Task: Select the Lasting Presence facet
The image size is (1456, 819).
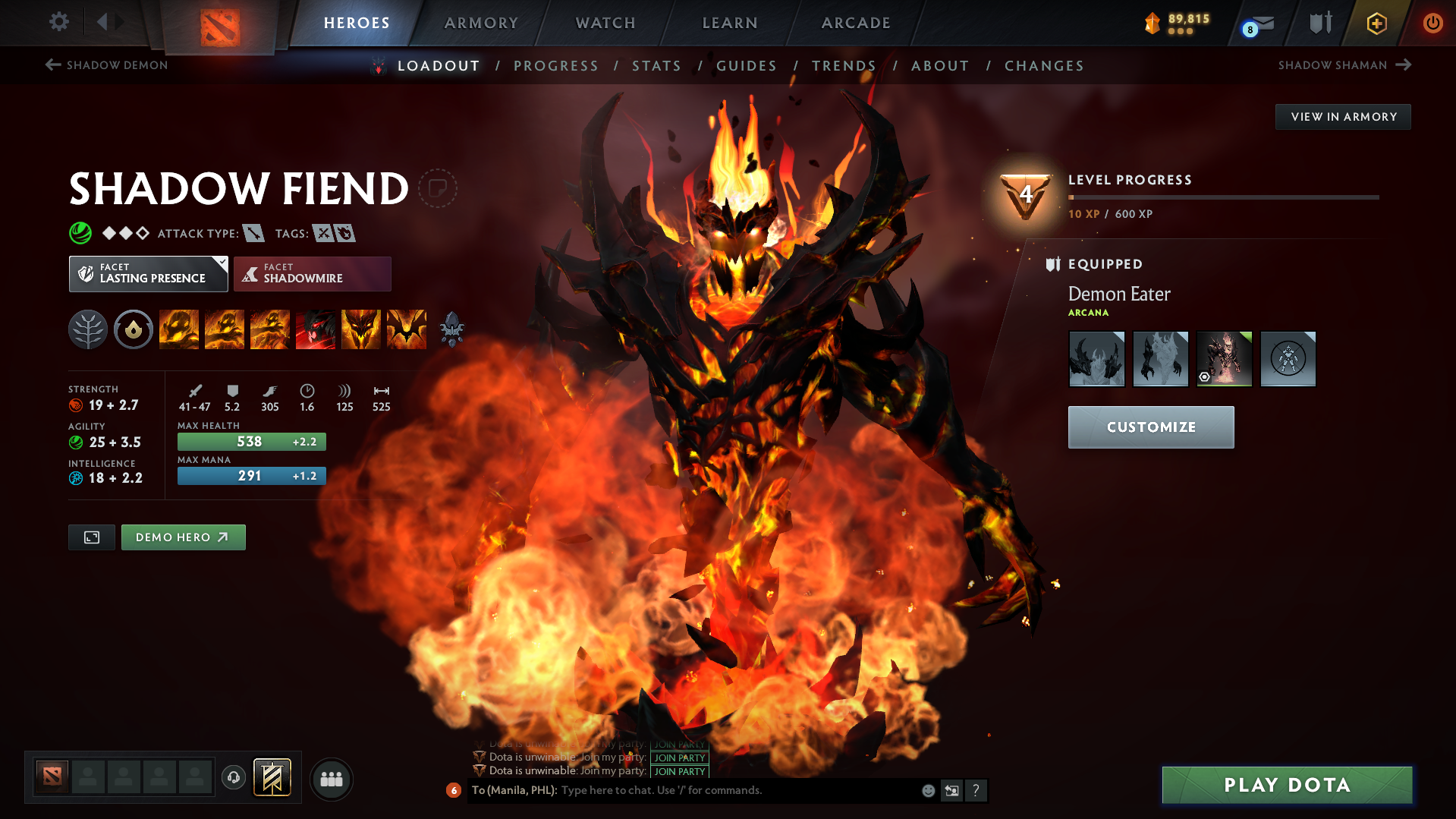Action: 148,273
